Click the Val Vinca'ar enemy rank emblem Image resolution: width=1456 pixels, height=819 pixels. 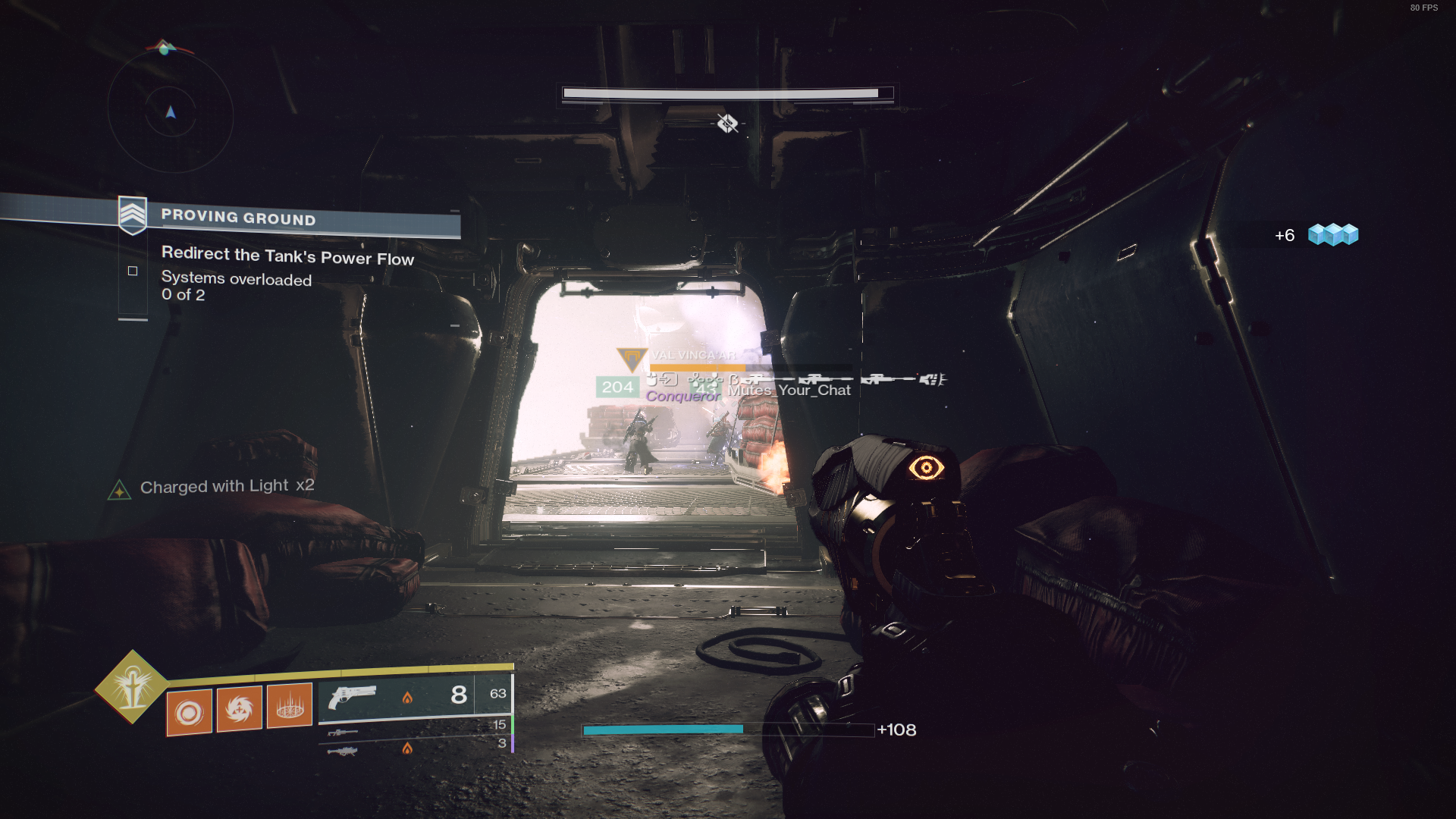632,358
